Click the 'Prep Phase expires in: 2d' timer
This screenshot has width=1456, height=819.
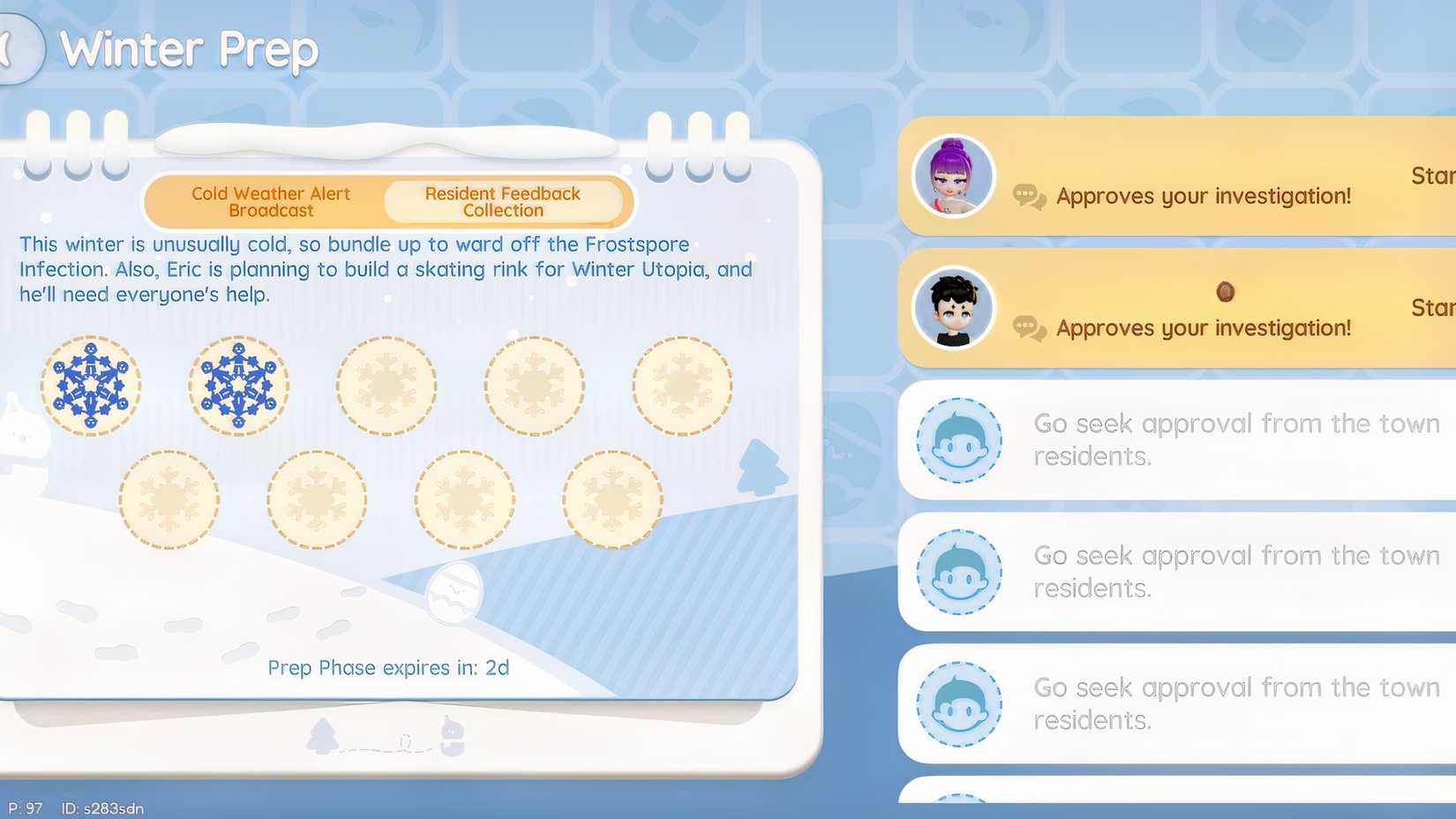(388, 667)
